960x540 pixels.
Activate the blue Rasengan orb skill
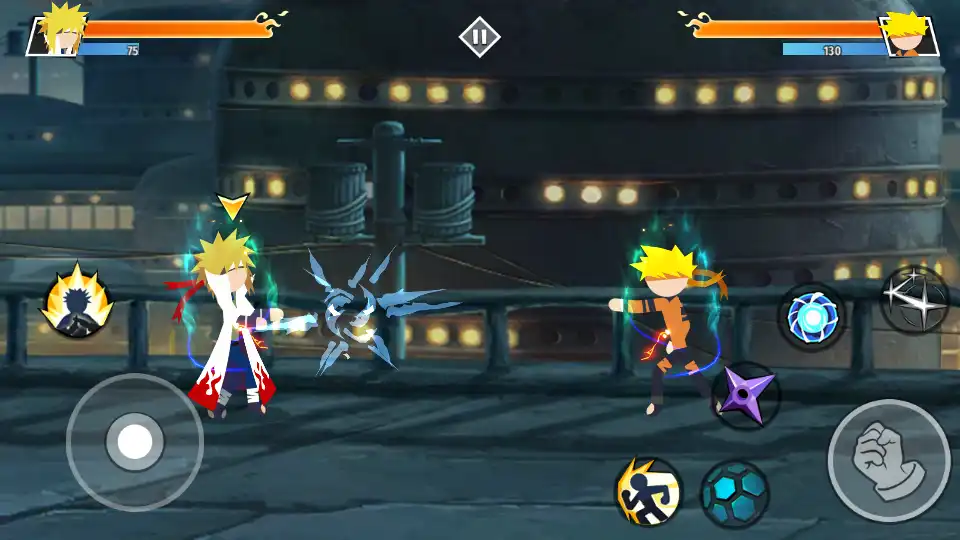coord(811,317)
